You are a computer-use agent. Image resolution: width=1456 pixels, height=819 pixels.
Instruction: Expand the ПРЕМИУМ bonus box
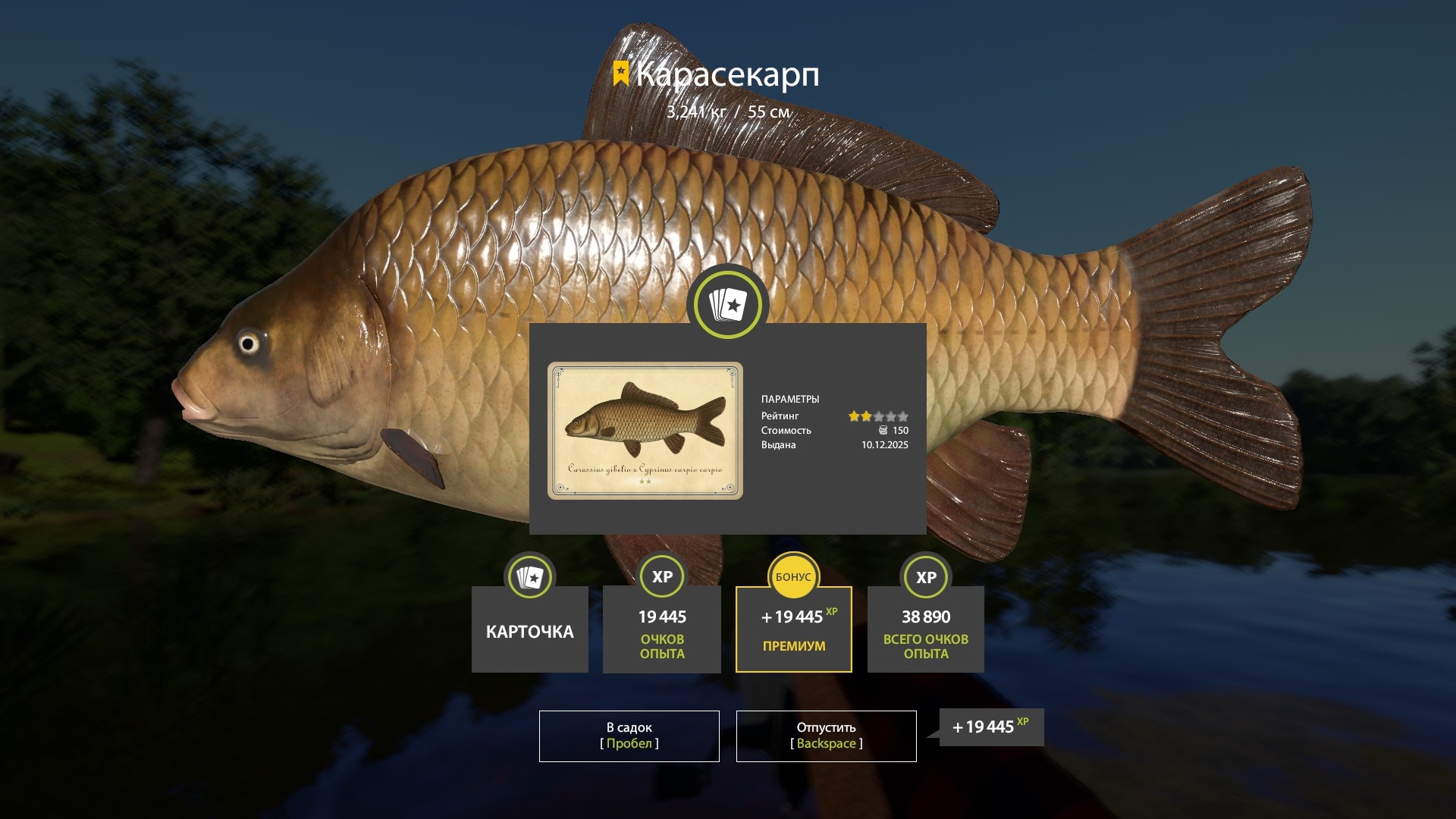793,629
